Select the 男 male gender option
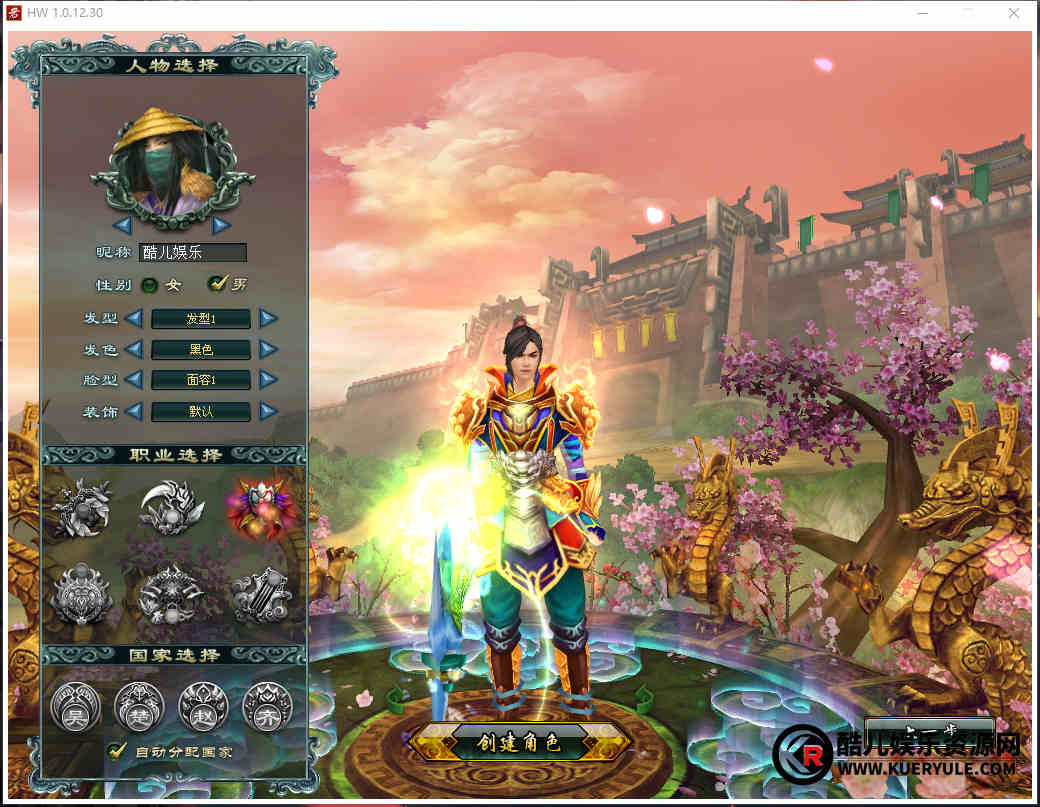 click(x=217, y=285)
